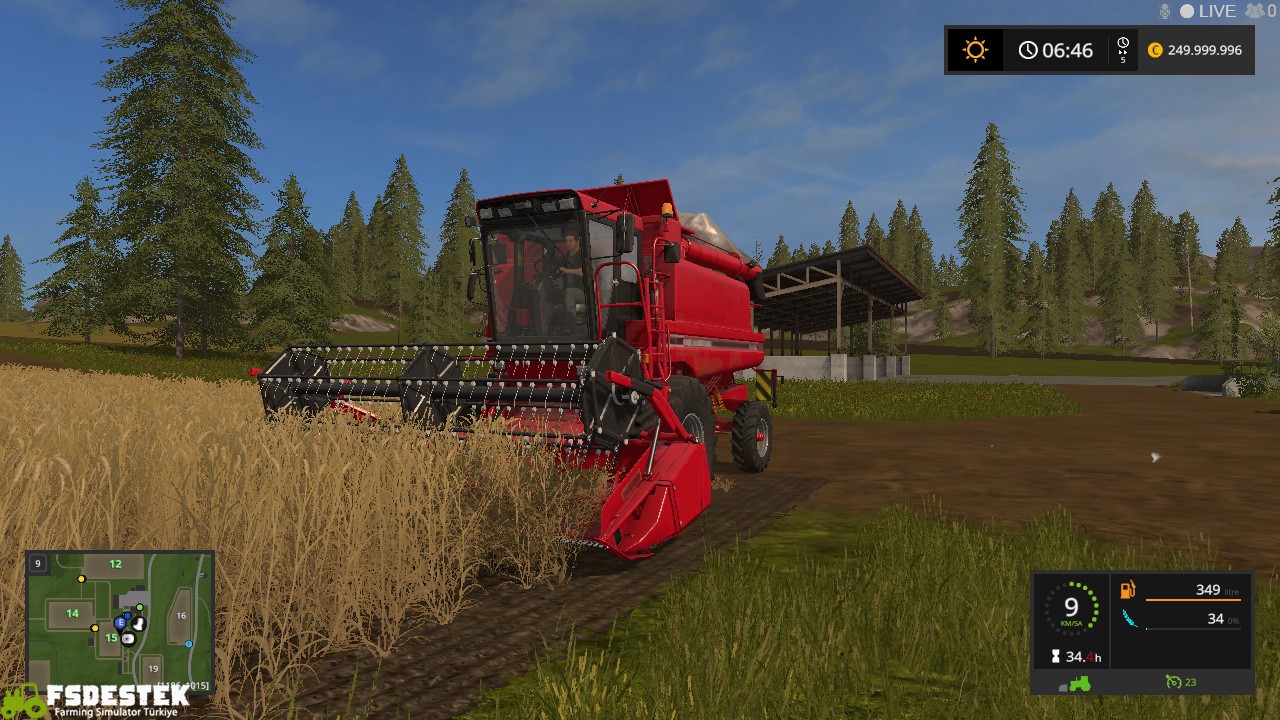Click the wheat fill level icon
Viewport: 1280px width, 720px height.
click(x=1130, y=618)
